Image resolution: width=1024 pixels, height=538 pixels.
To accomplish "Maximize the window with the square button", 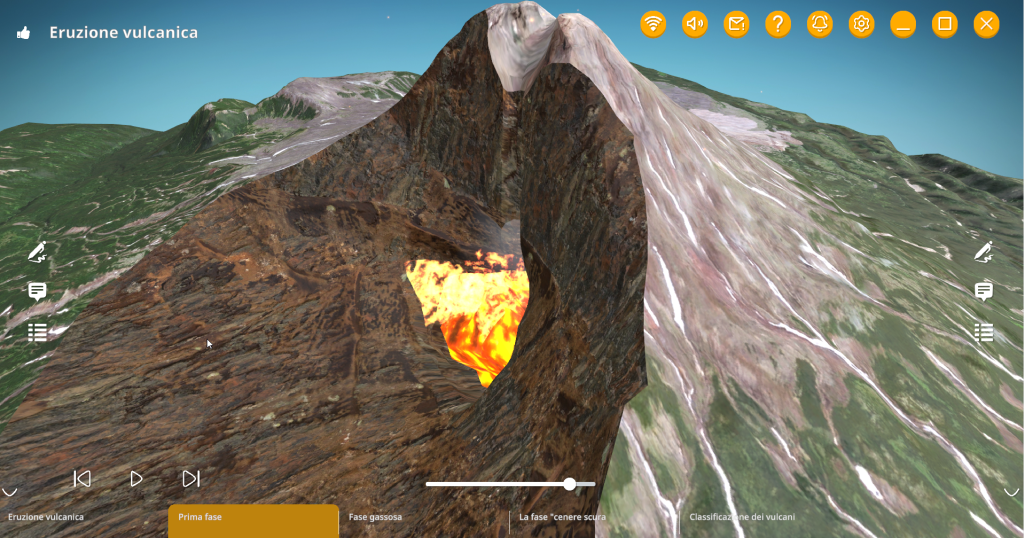I will tap(944, 24).
